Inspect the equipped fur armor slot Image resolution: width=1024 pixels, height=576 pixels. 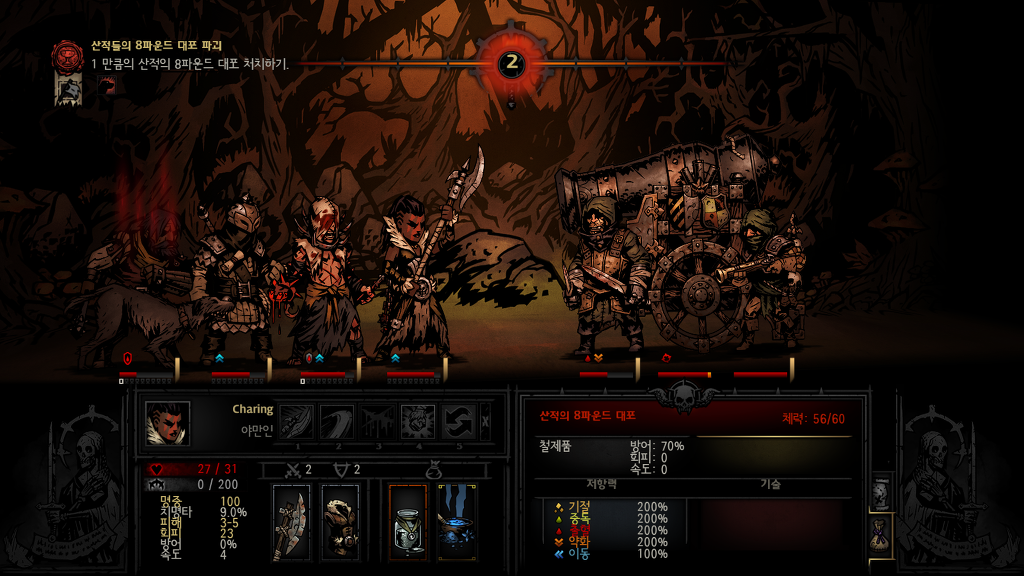(340, 522)
